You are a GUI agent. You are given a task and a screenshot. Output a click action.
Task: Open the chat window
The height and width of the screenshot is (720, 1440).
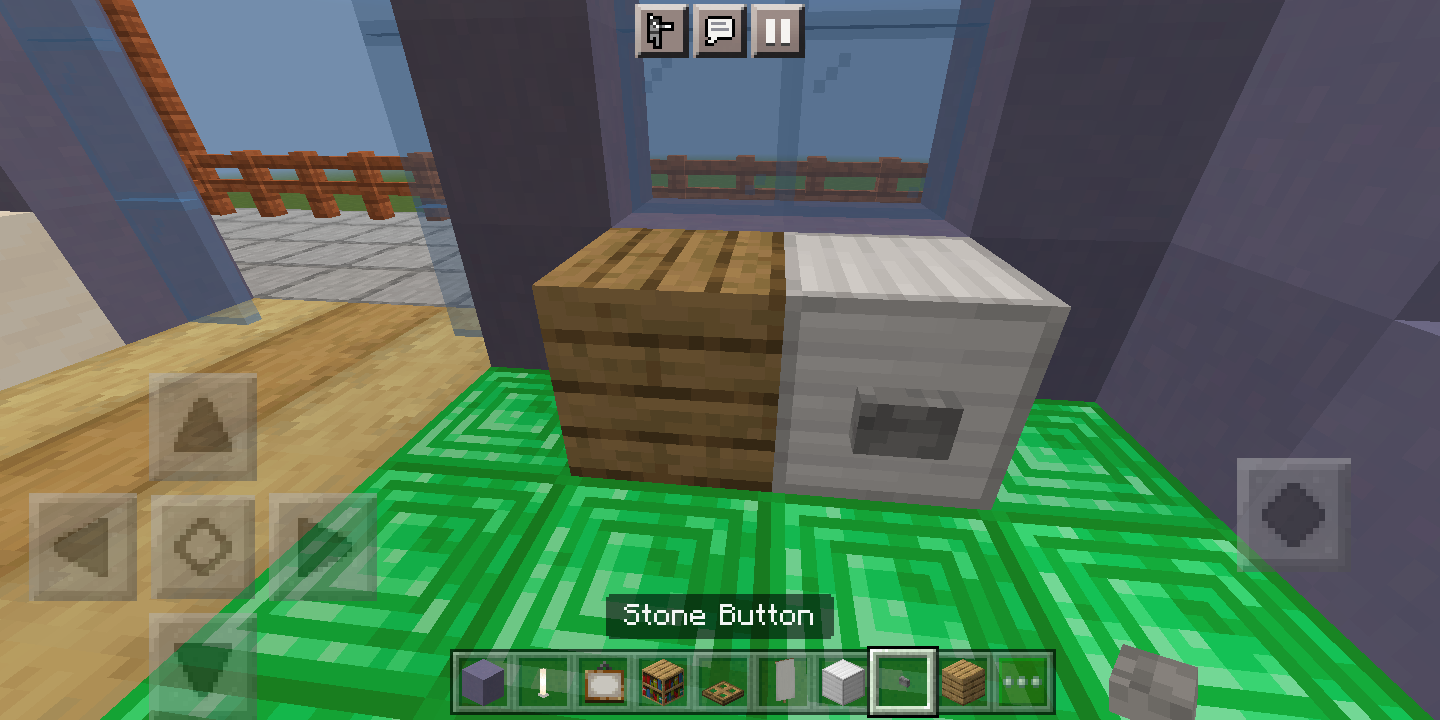722,31
